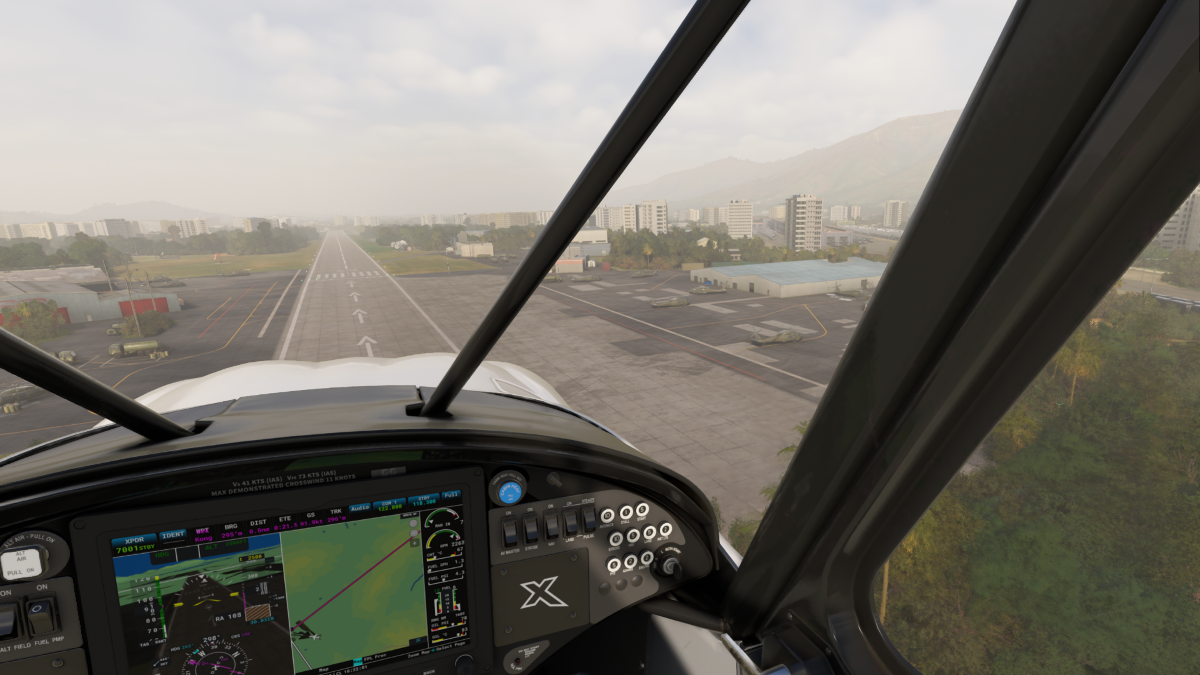Image resolution: width=1200 pixels, height=675 pixels.
Task: Click the ALT AIR pull knob
Action: point(22,564)
